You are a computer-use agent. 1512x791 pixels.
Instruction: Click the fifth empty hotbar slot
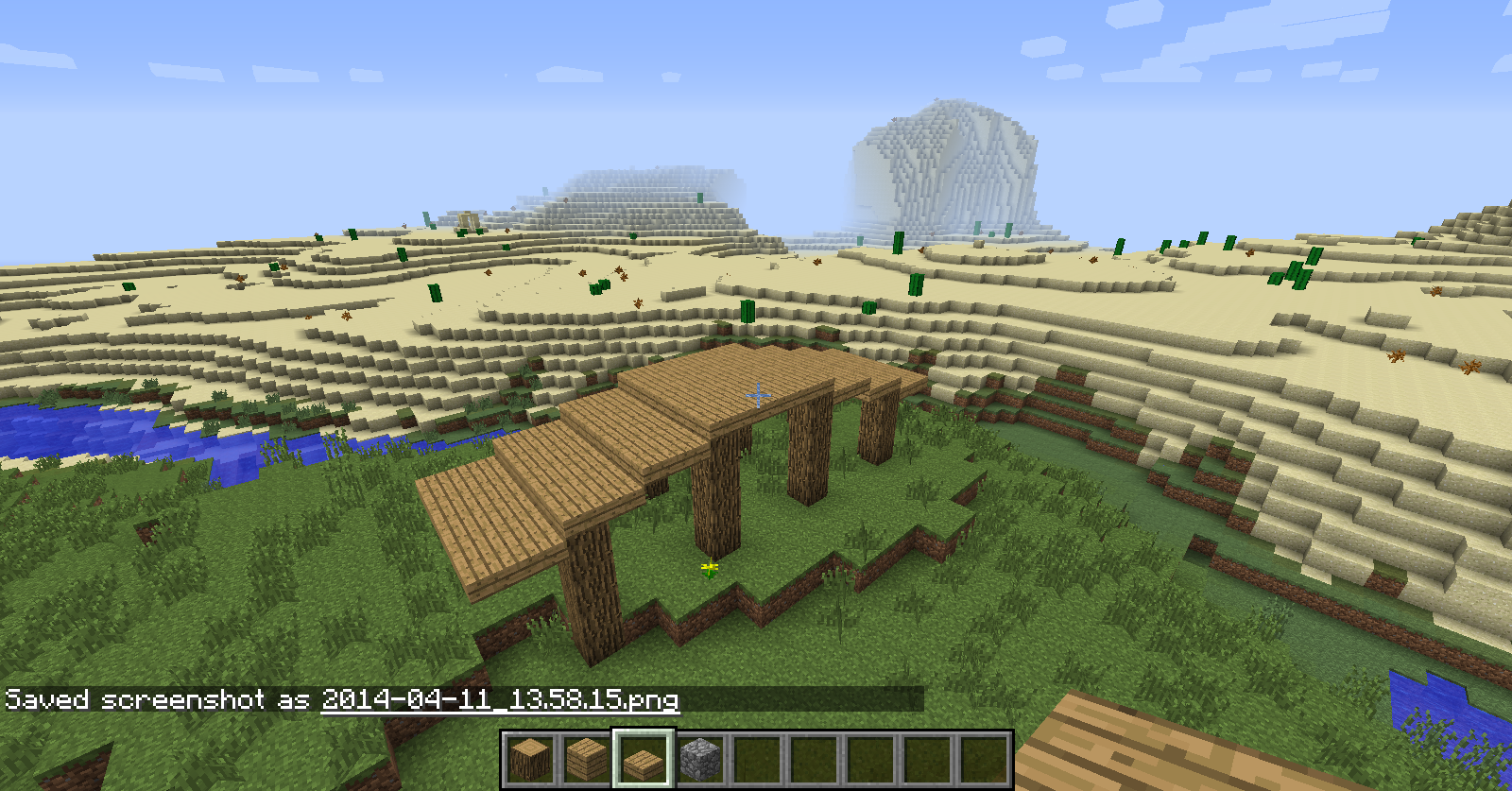(758, 756)
